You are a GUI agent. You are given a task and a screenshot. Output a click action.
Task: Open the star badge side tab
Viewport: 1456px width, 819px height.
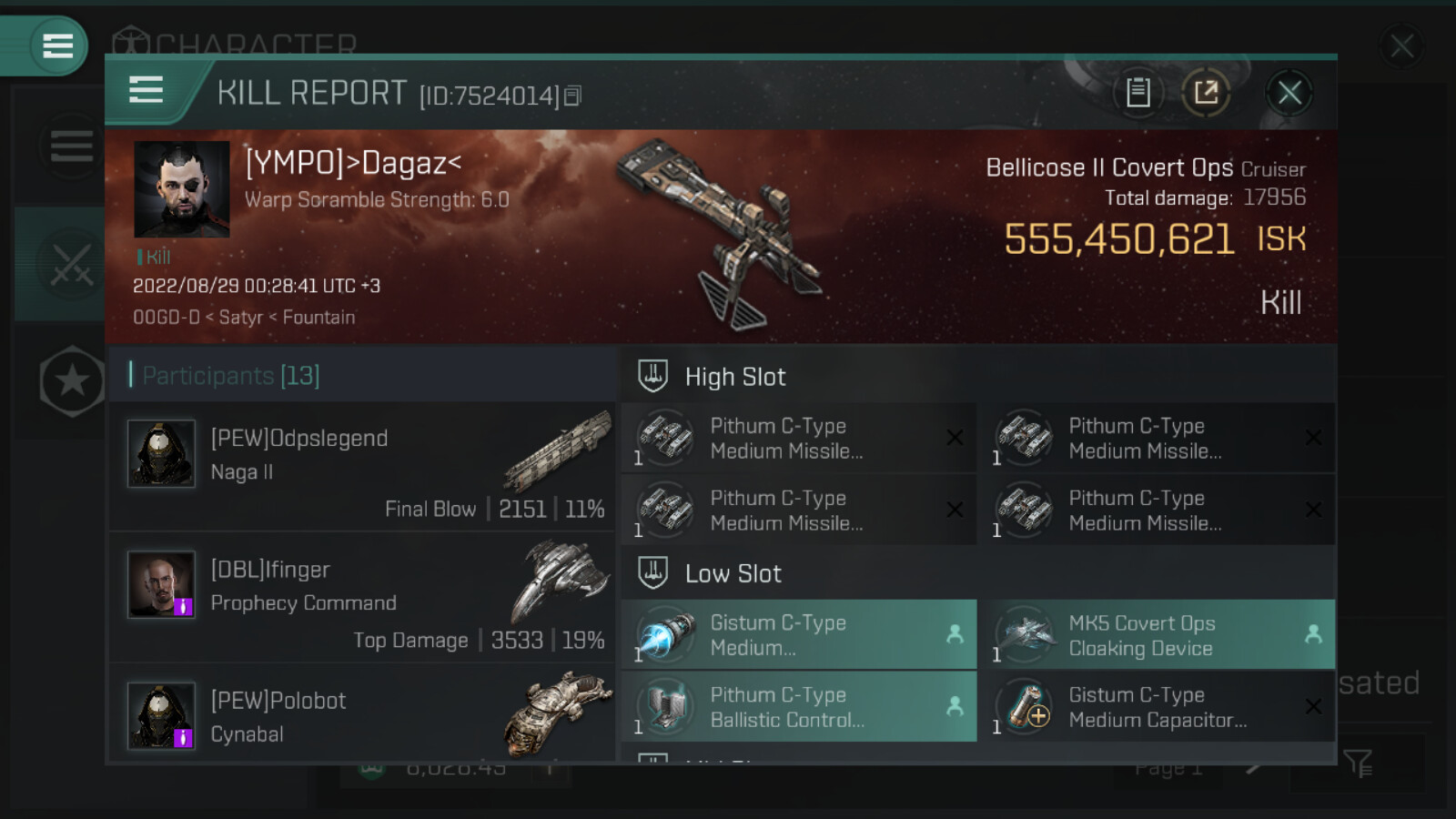coord(72,381)
